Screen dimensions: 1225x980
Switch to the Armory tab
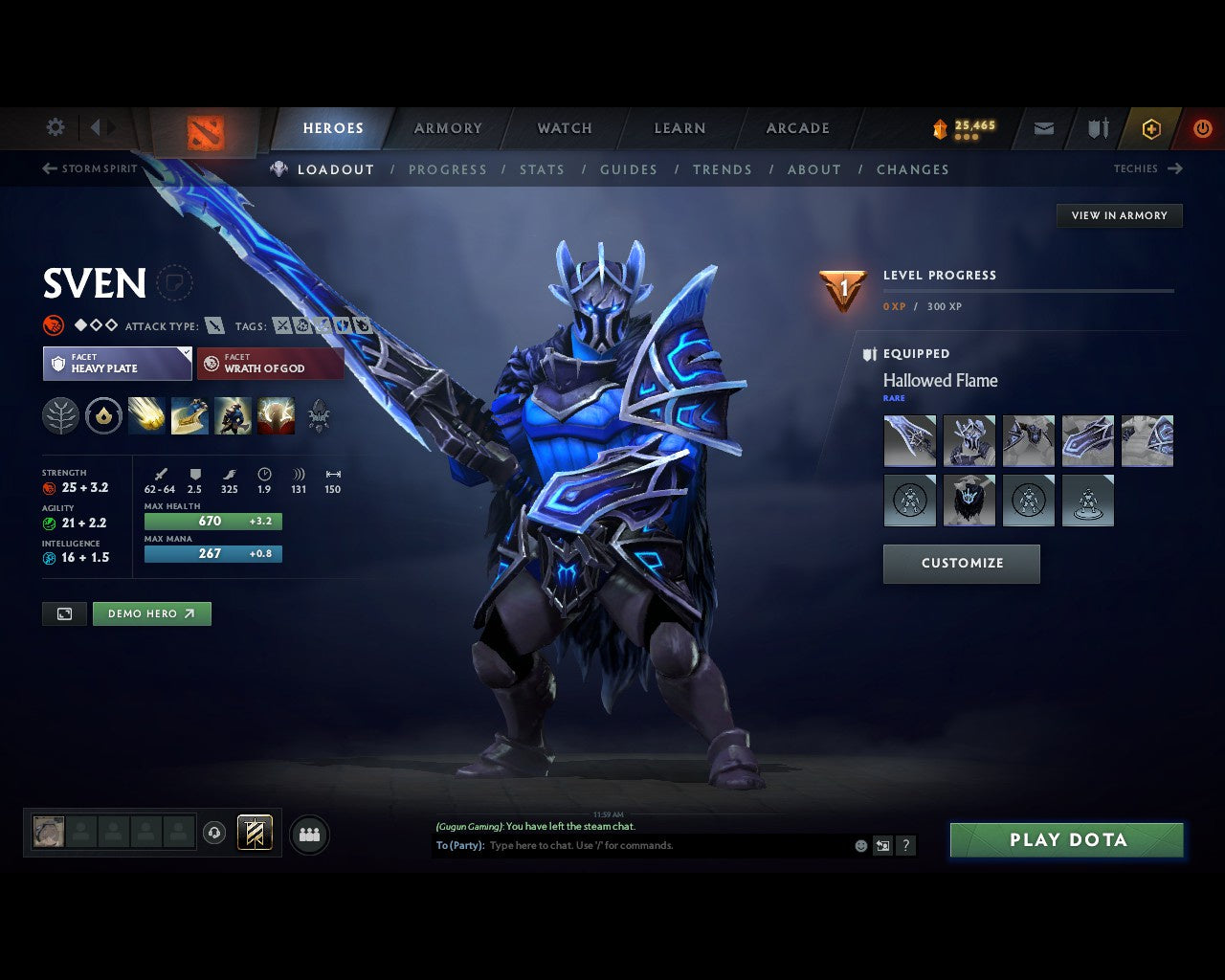[x=447, y=127]
